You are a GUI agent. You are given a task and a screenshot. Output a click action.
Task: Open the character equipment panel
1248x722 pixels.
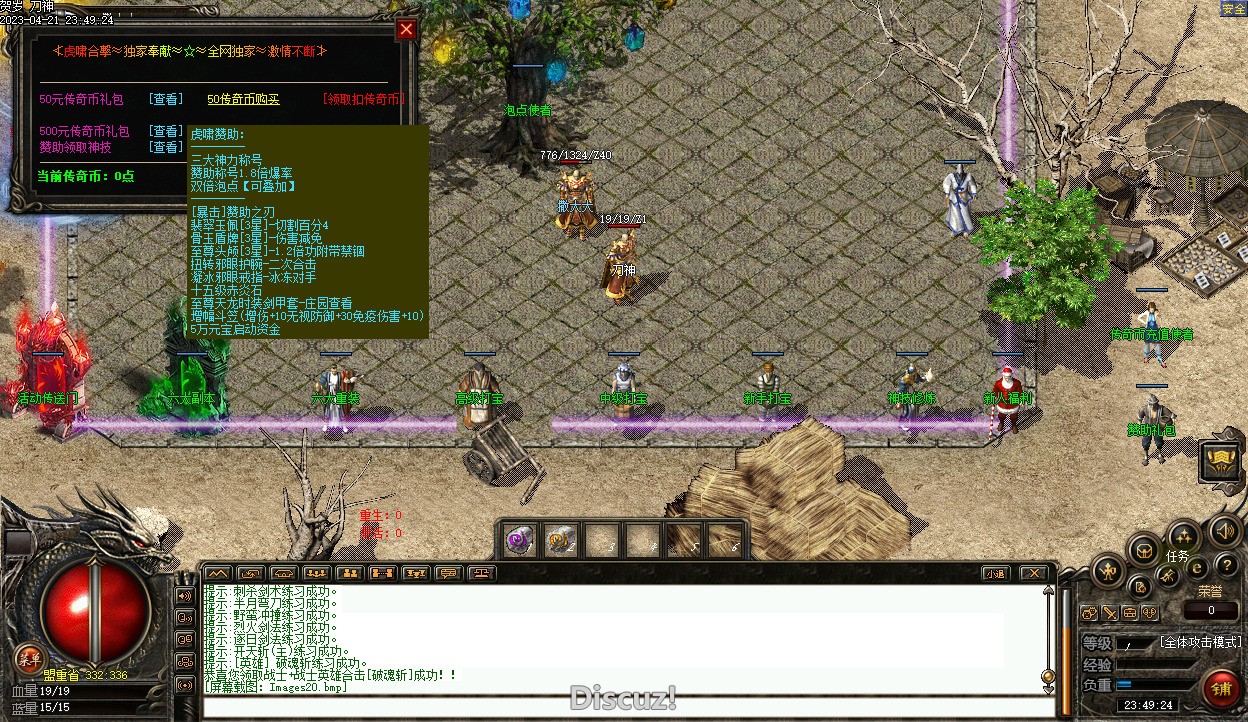point(1109,572)
